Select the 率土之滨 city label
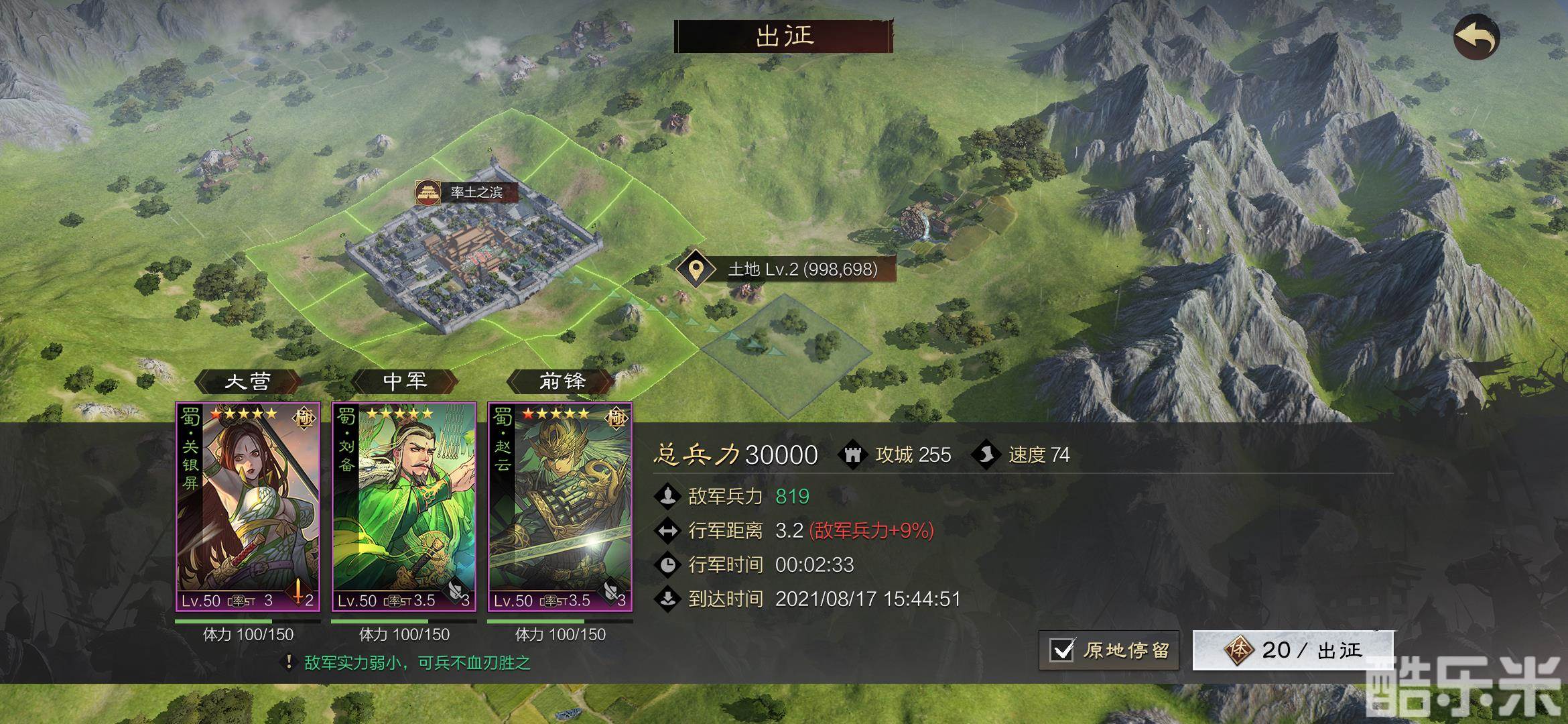This screenshot has width=1568, height=724. click(x=467, y=192)
